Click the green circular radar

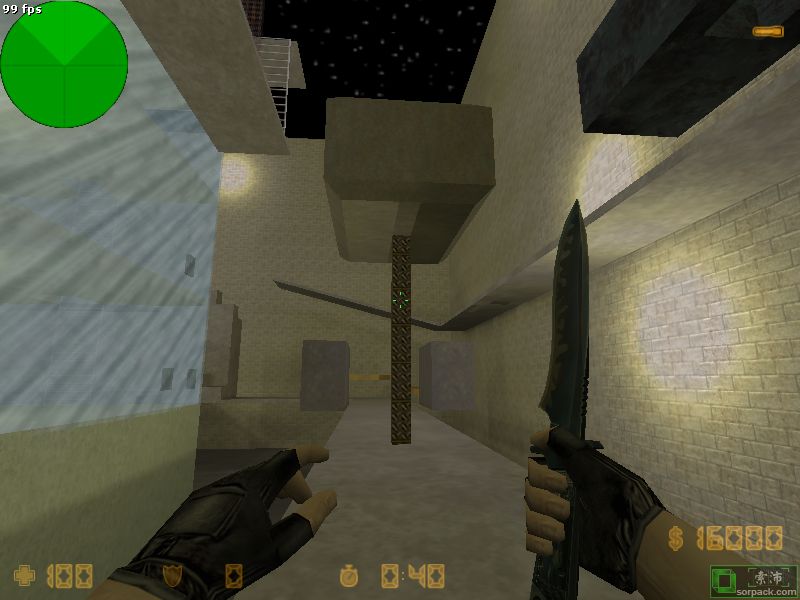(64, 64)
